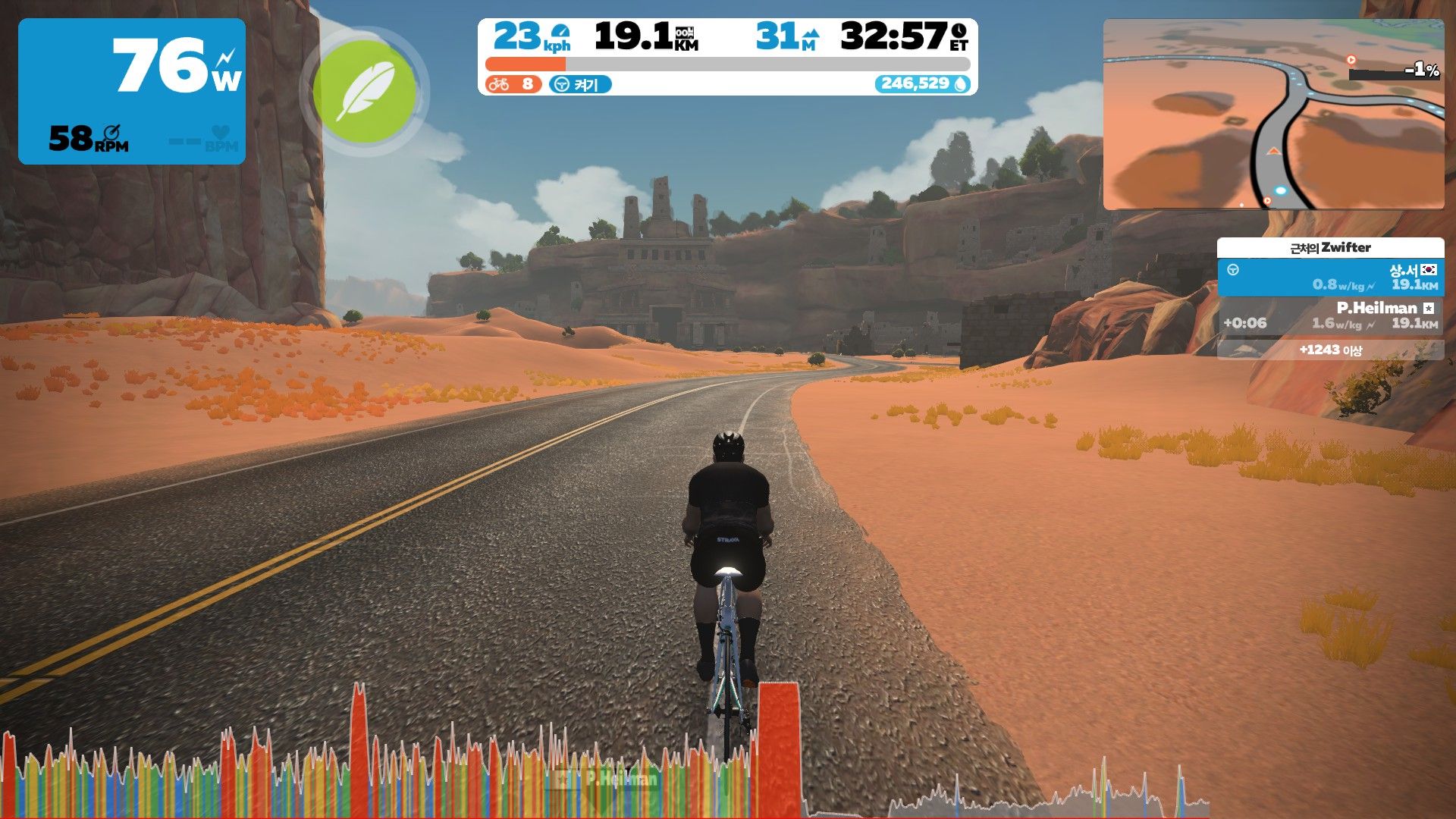Select the 상.서 rider row
Screen dimensions: 1456x819
click(1330, 277)
